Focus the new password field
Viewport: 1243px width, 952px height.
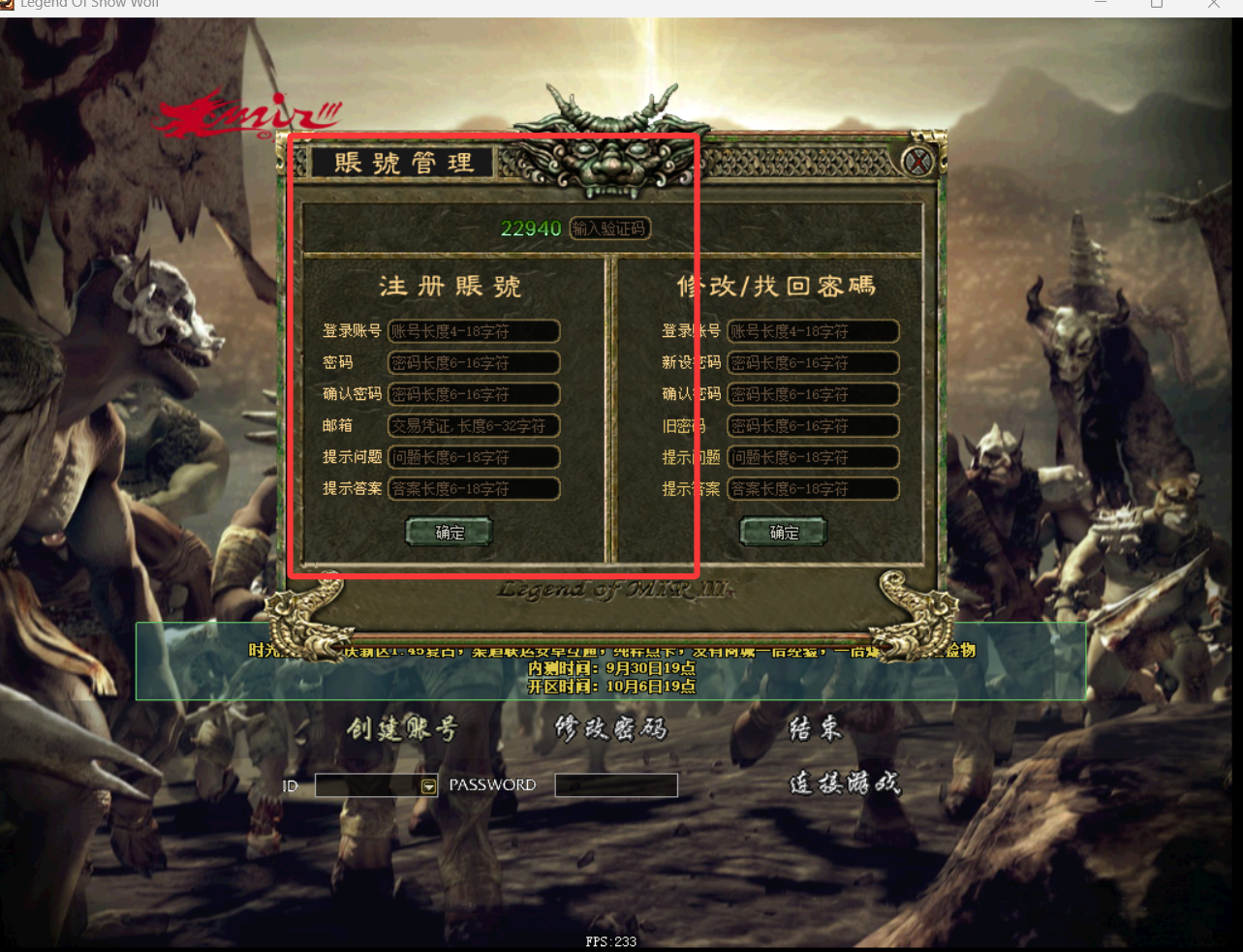pos(813,363)
